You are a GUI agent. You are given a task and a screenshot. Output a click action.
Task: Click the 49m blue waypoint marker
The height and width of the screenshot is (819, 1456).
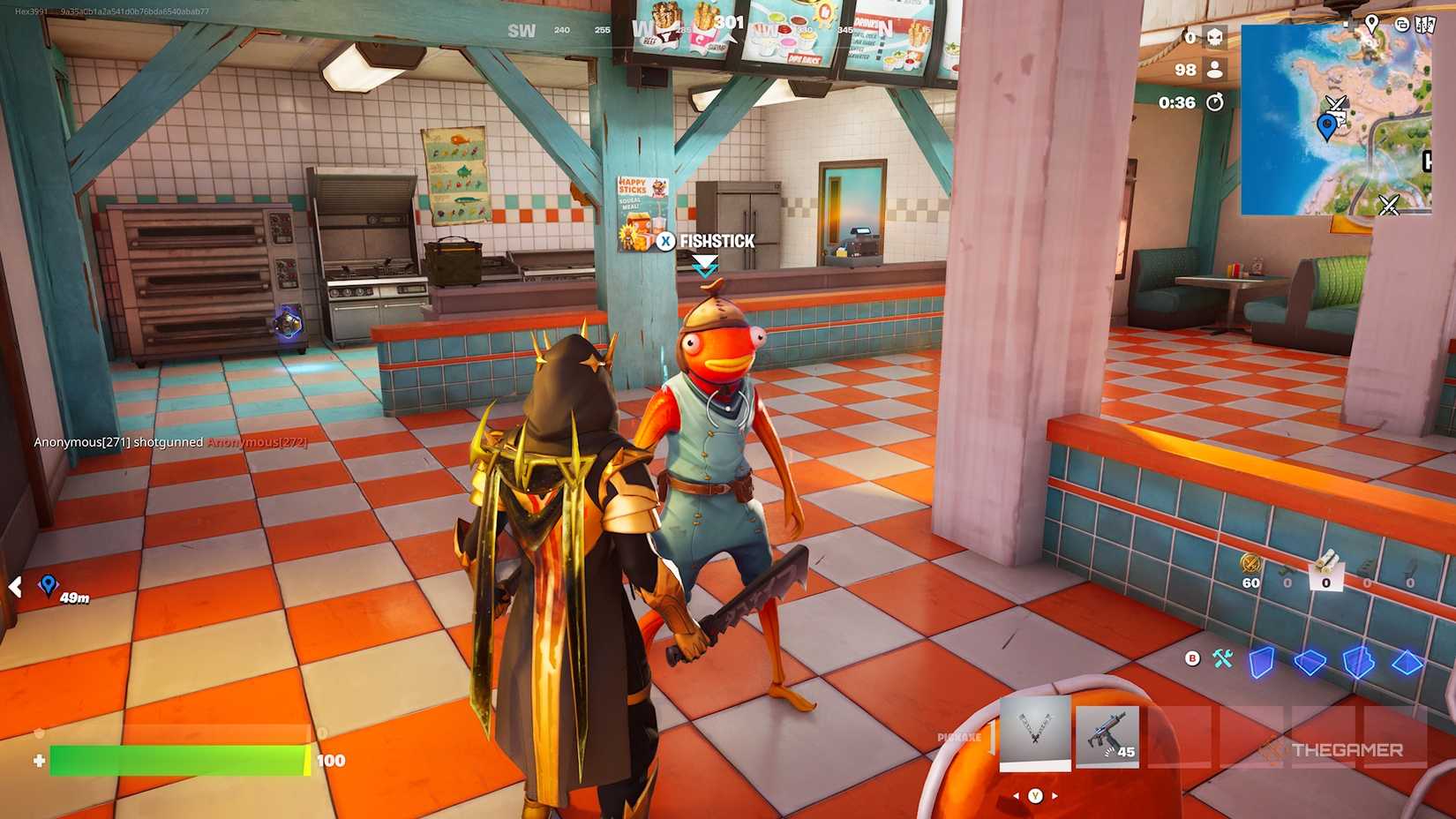48,586
